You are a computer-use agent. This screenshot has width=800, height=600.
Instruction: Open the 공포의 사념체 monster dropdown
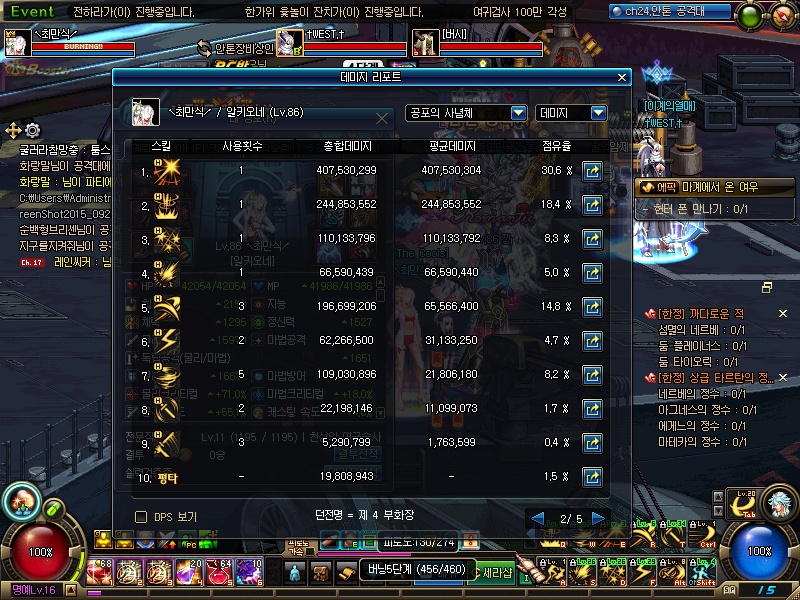pyautogui.click(x=466, y=113)
